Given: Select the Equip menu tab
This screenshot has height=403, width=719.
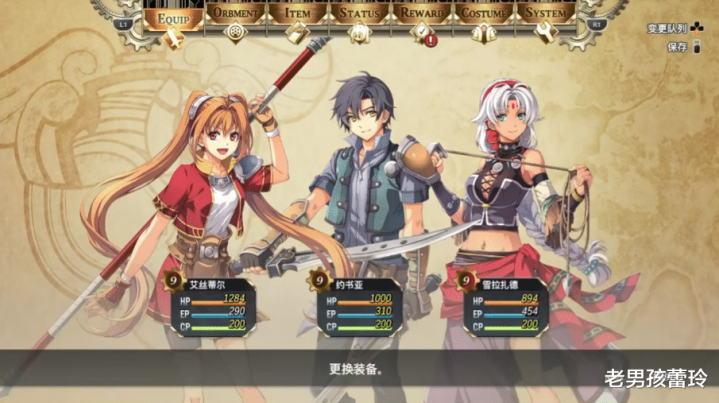Looking at the screenshot, I should [173, 15].
